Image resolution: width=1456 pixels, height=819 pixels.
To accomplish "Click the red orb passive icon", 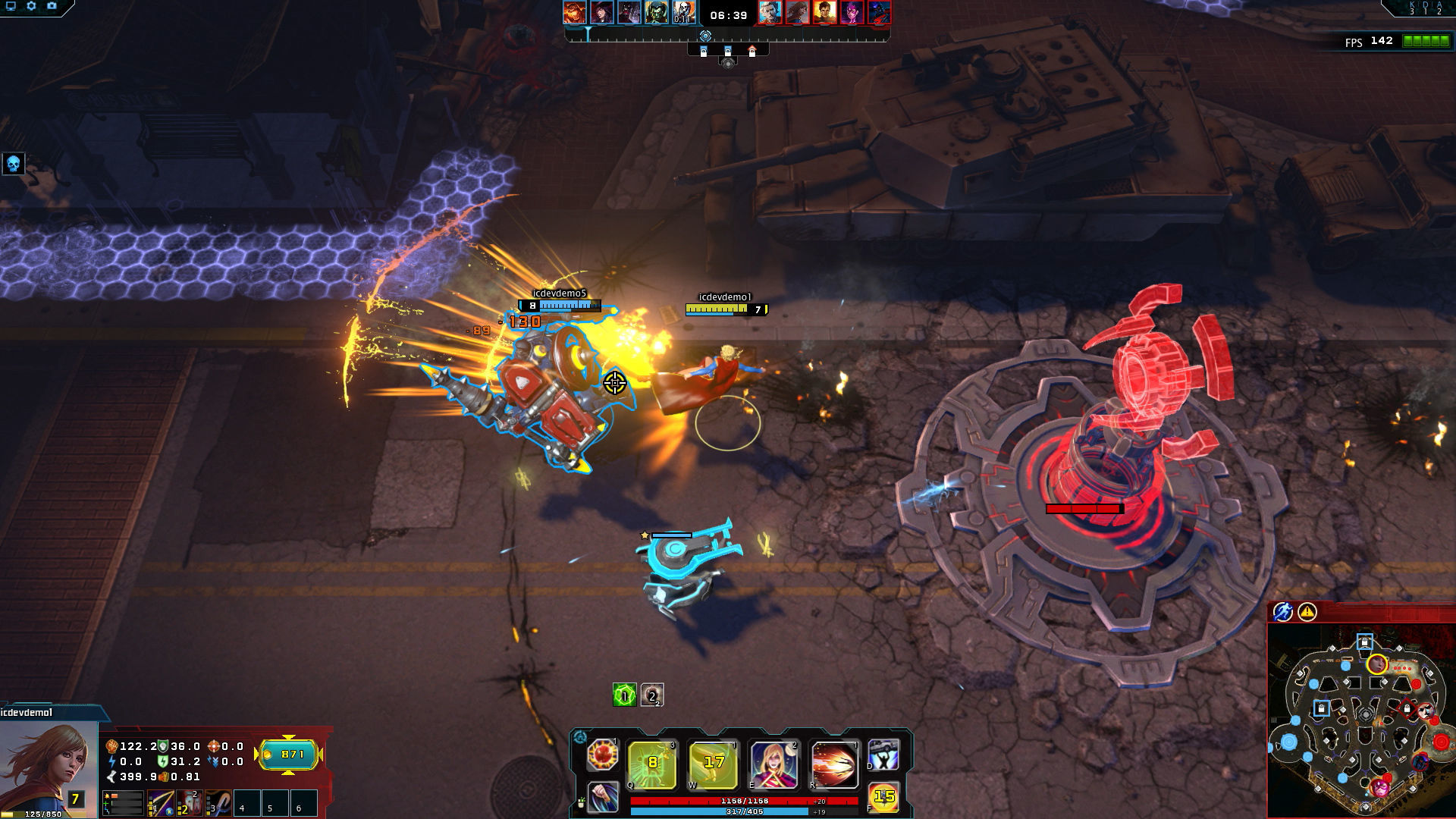I will point(603,755).
